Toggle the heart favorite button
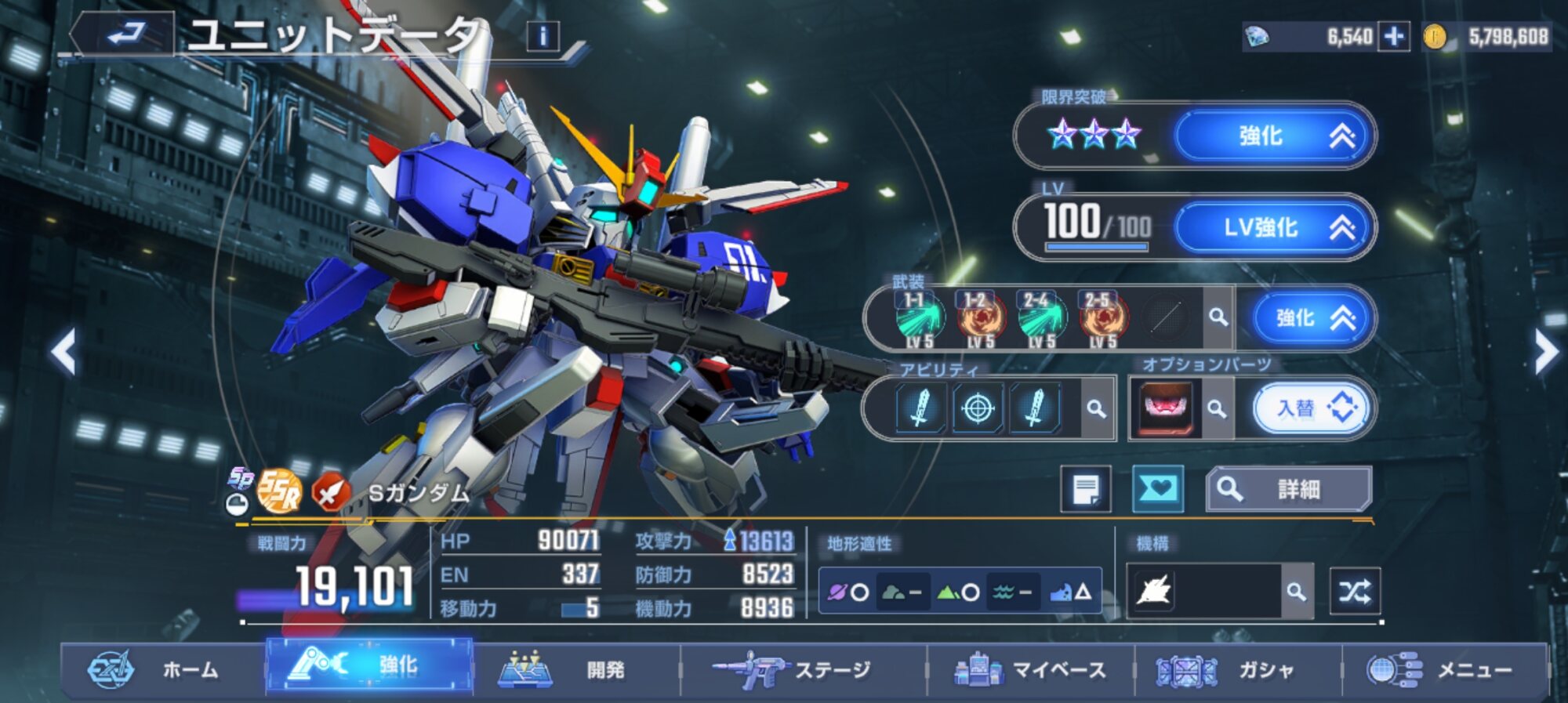The width and height of the screenshot is (1568, 703). coord(1158,490)
